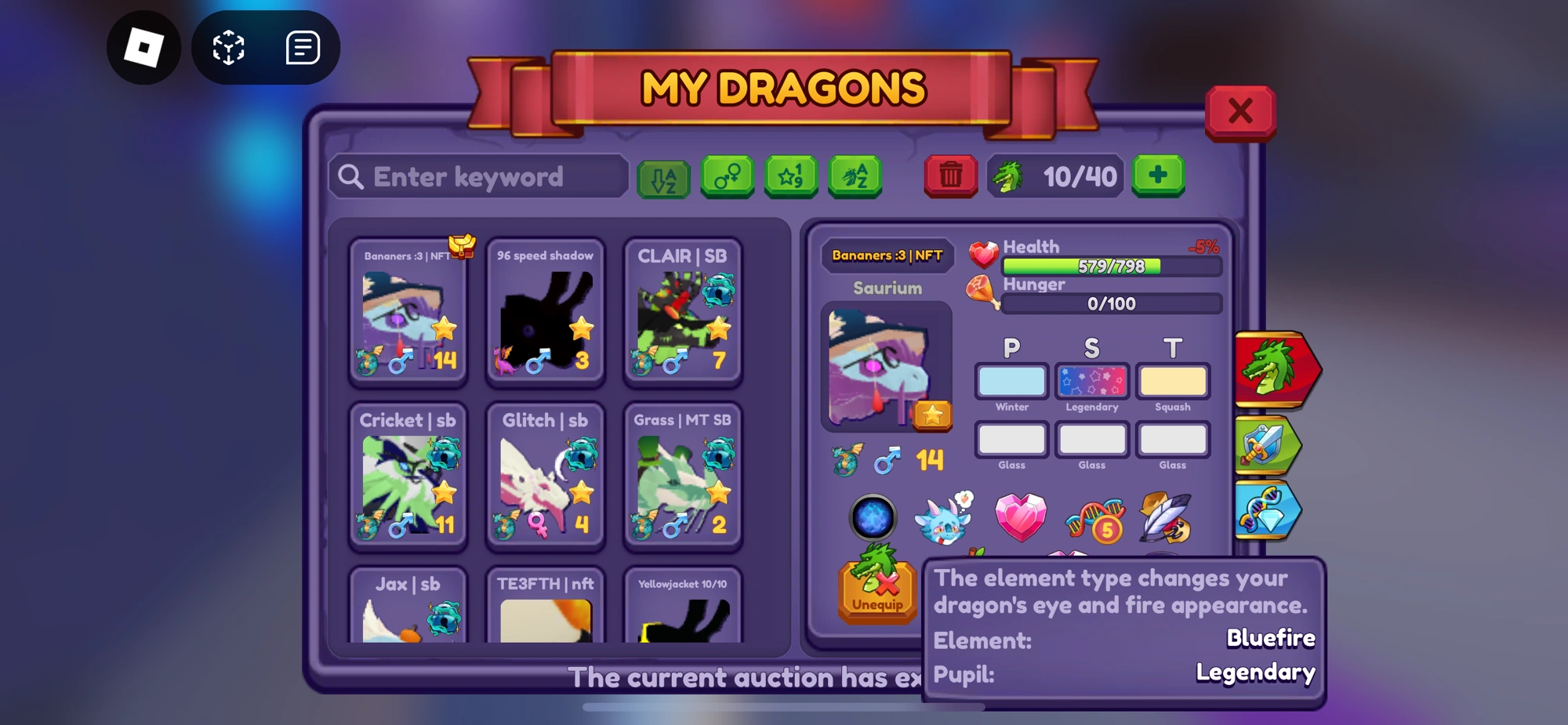
Task: Select the gender sort filter icon
Action: [x=728, y=176]
